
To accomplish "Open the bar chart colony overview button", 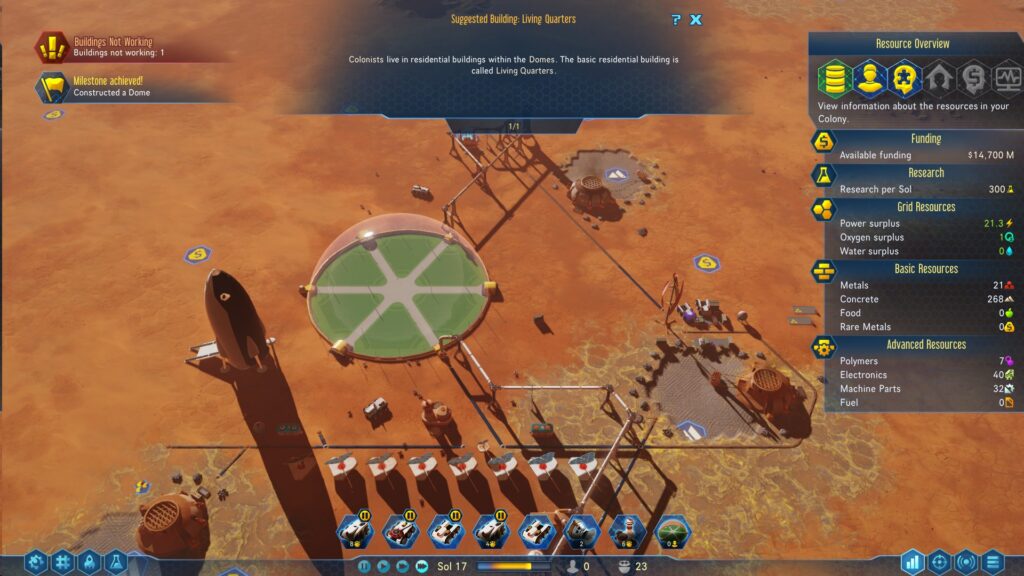I will (912, 562).
